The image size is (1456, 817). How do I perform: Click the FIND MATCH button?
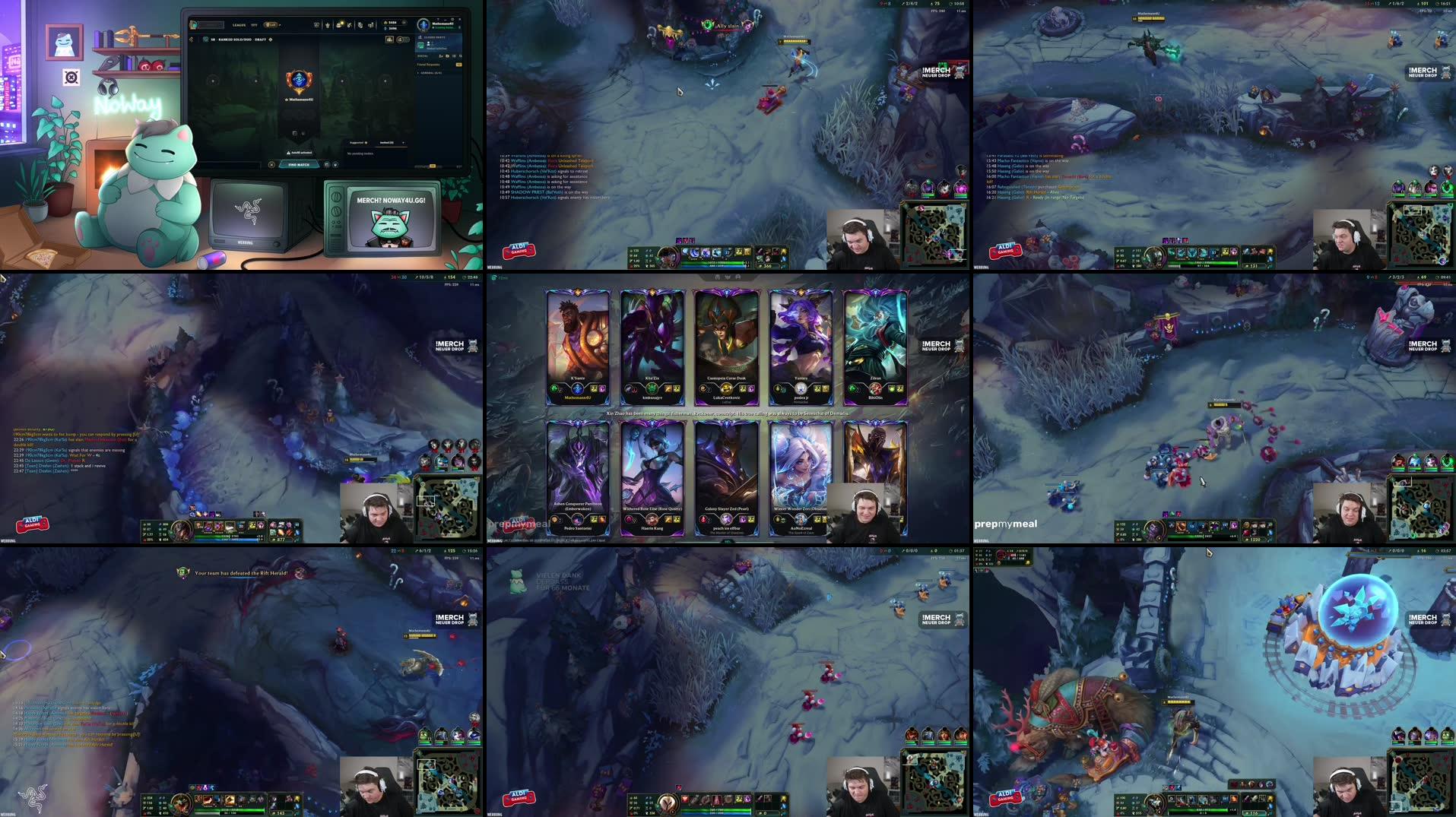tap(299, 164)
